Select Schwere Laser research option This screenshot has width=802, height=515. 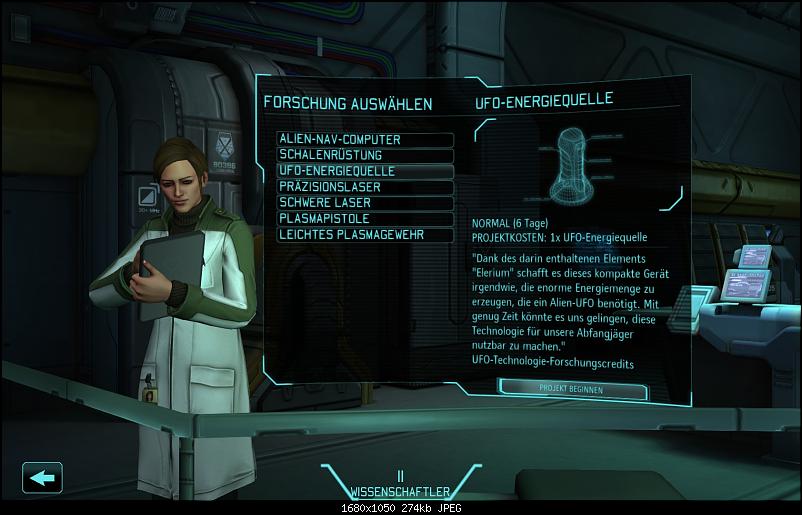(366, 203)
